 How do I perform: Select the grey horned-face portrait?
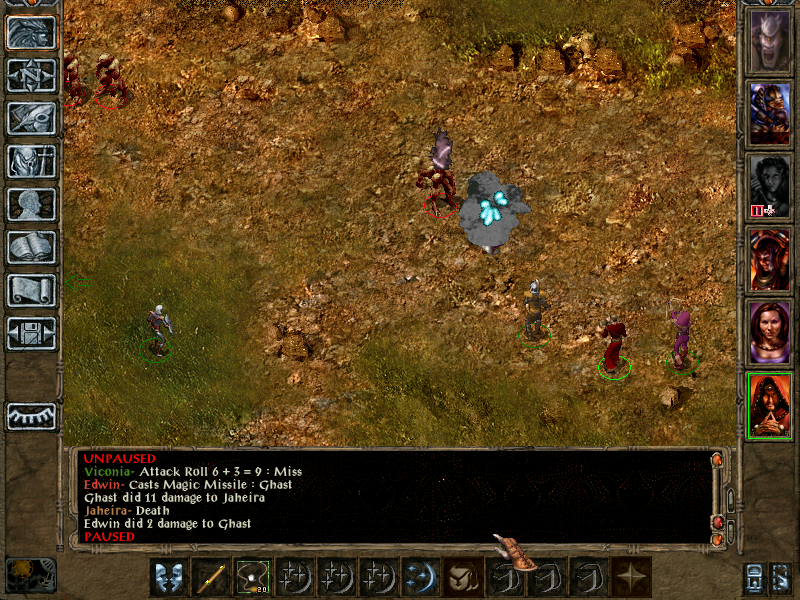pyautogui.click(x=770, y=40)
